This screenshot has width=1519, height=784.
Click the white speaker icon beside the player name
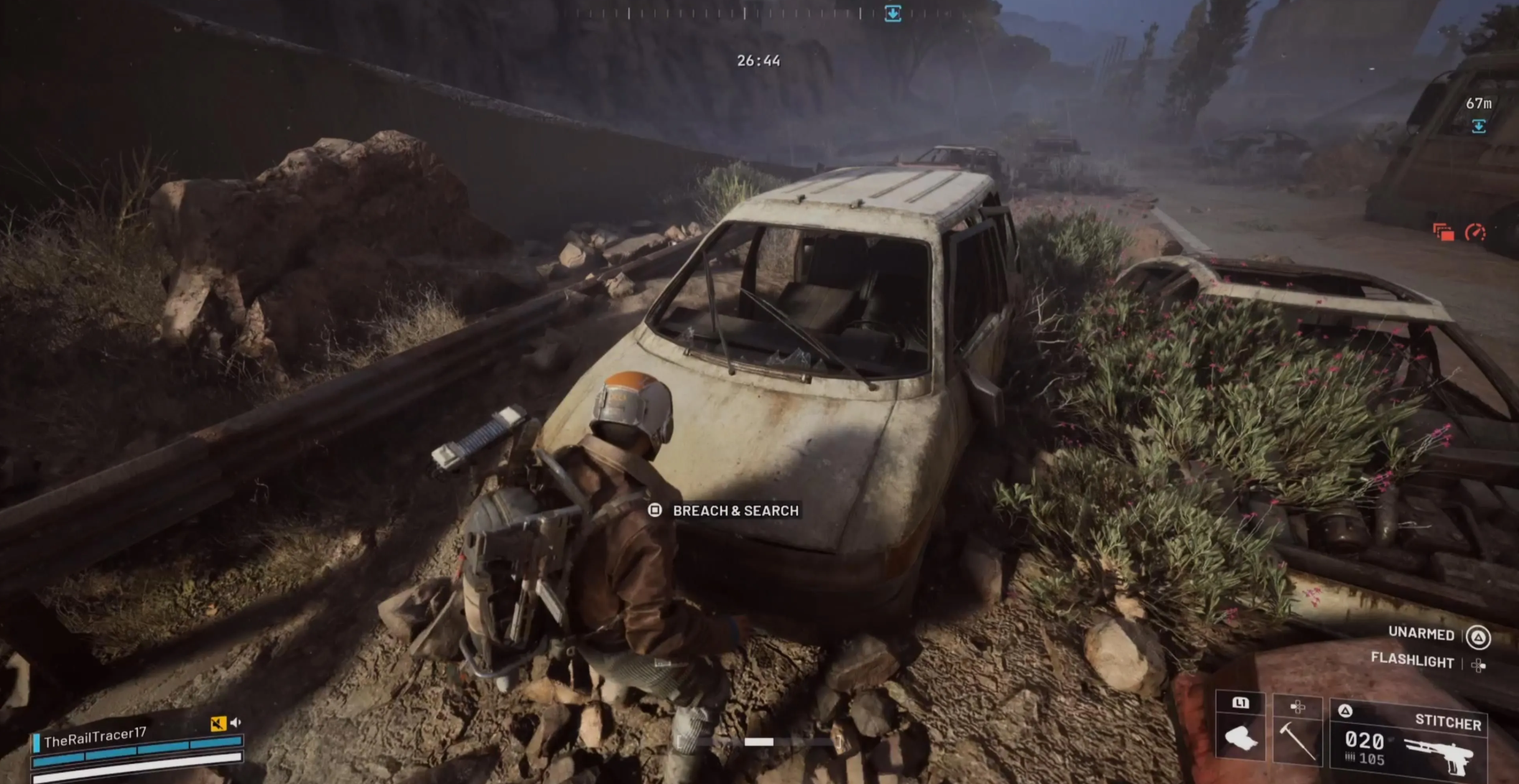[236, 722]
